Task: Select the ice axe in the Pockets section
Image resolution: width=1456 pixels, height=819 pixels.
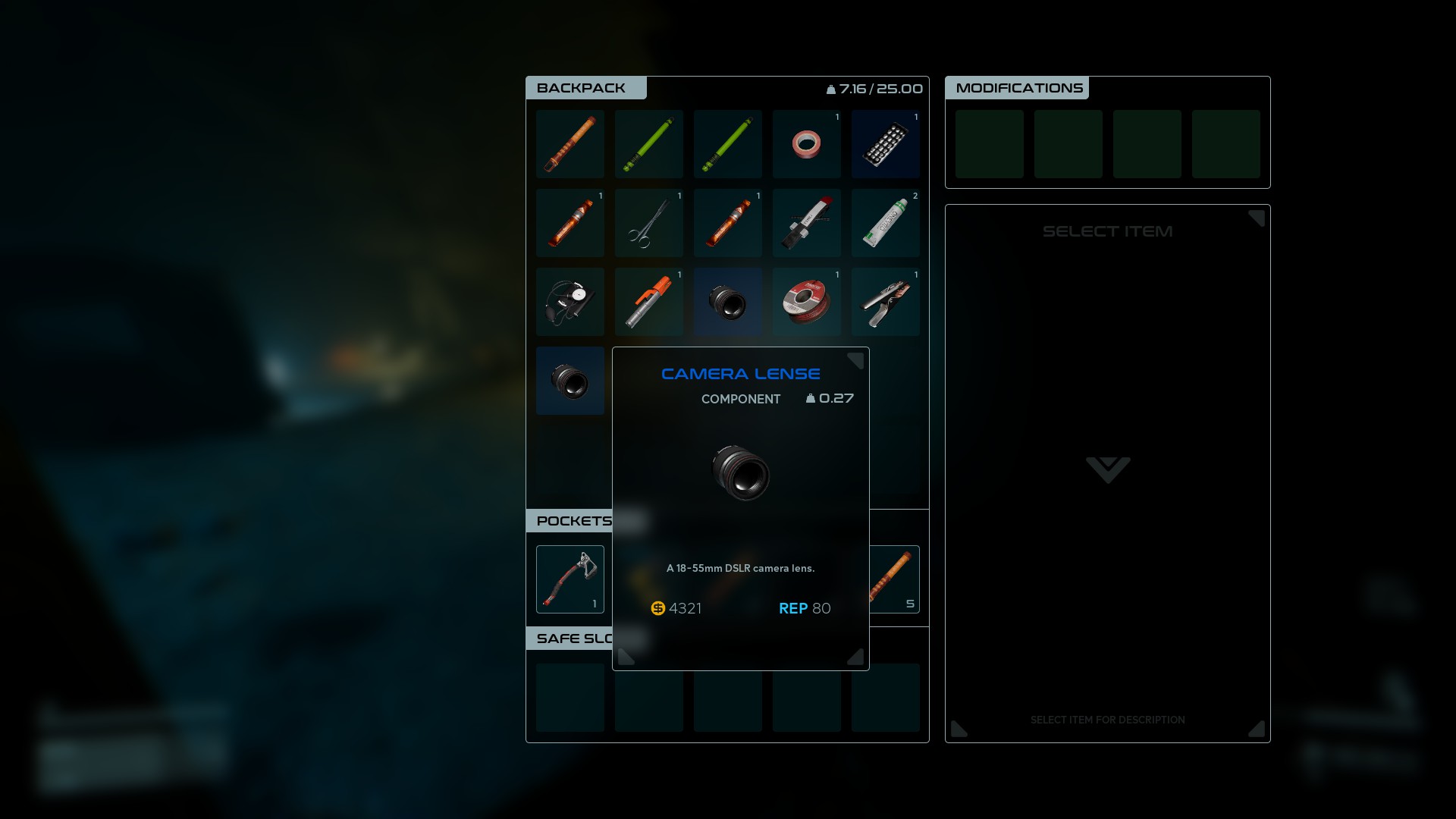Action: [570, 579]
